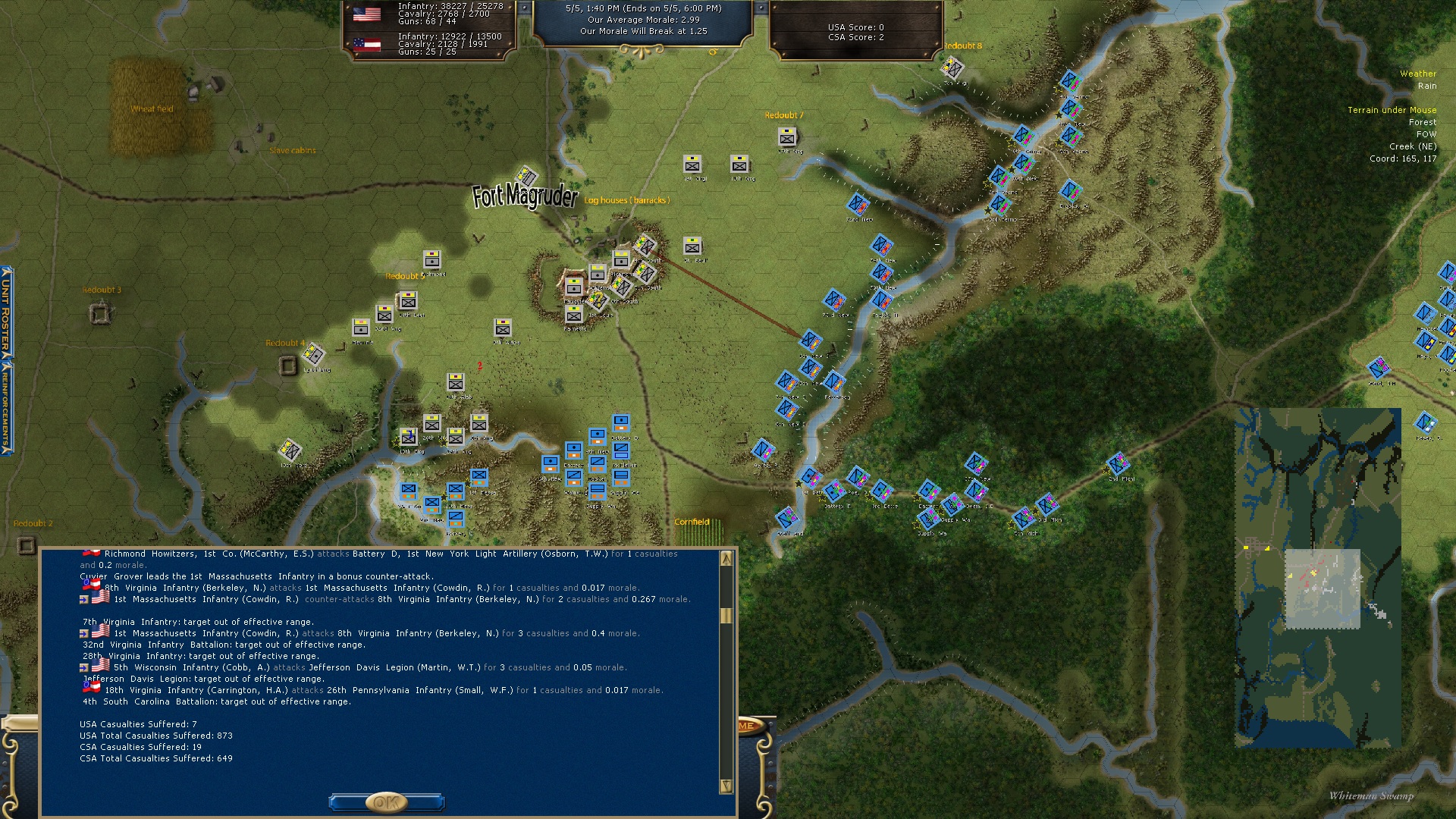The width and height of the screenshot is (1456, 819).
Task: Click the partially hidden red ME button
Action: [x=747, y=726]
